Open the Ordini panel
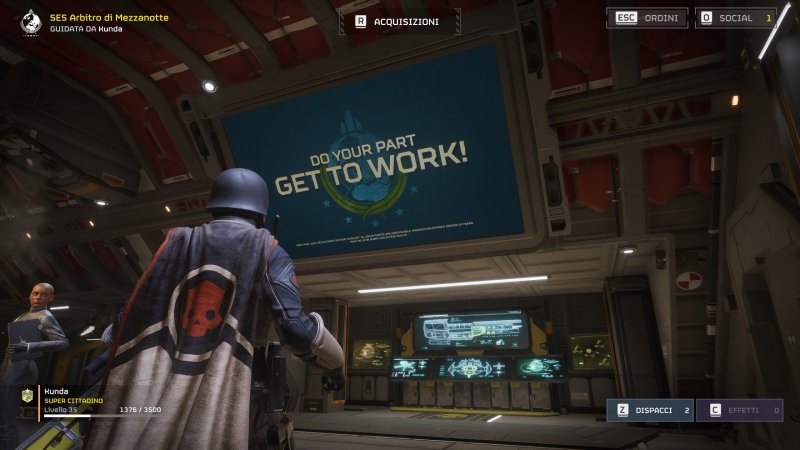 tap(647, 18)
